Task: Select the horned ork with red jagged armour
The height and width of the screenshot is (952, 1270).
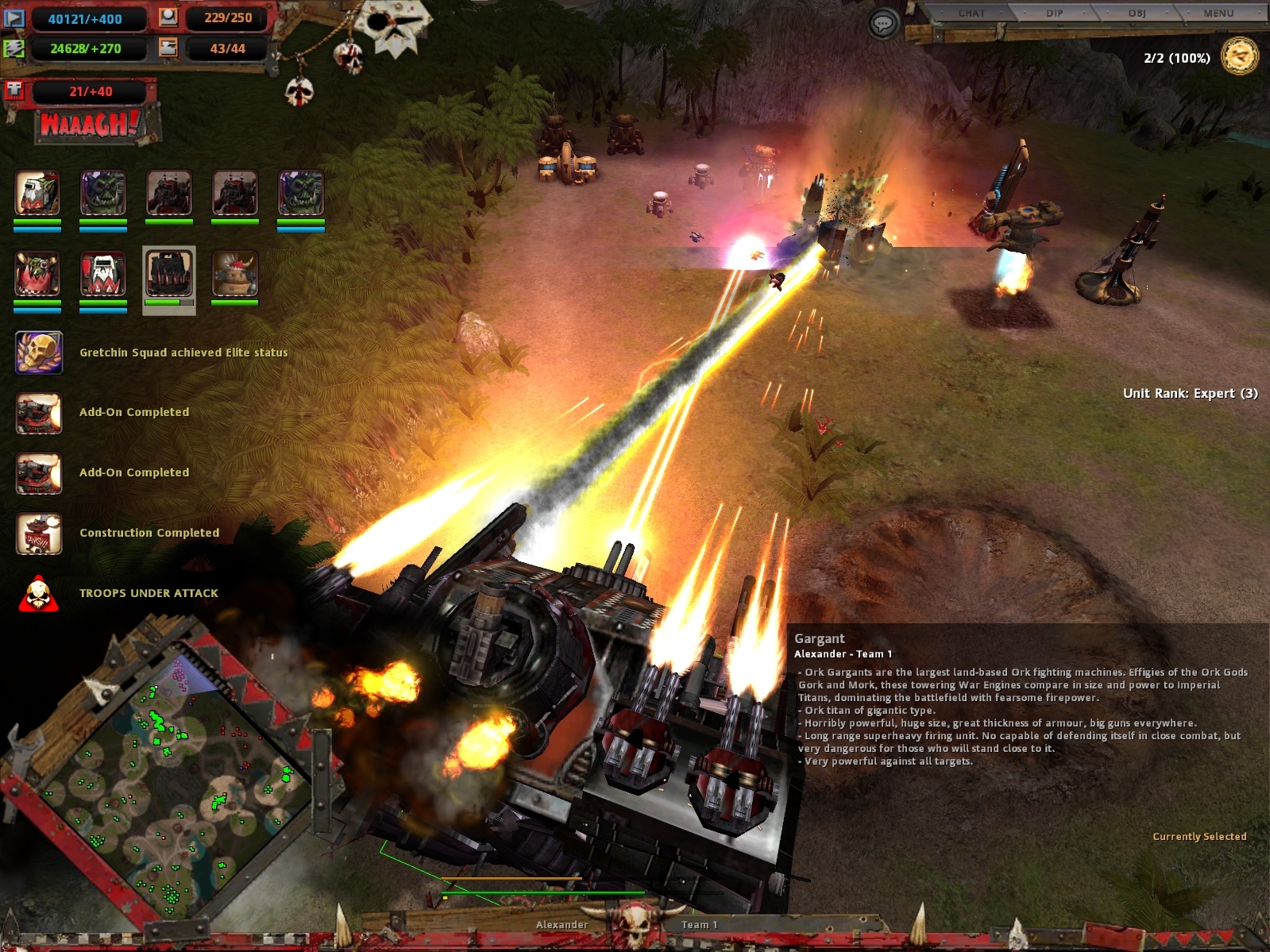Action: pyautogui.click(x=37, y=274)
